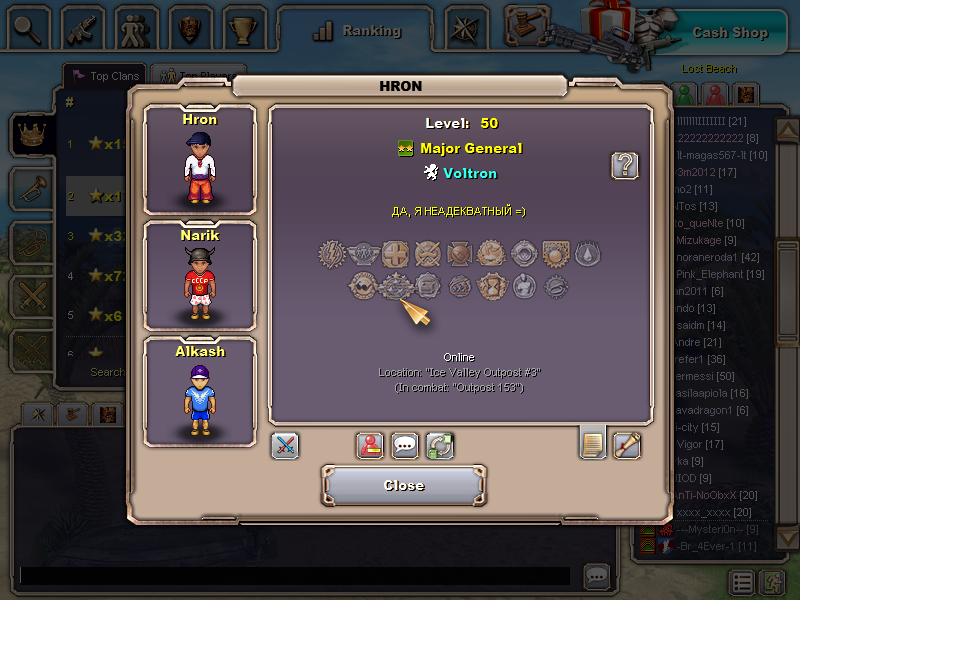Open the rolled scroll tab

click(627, 446)
